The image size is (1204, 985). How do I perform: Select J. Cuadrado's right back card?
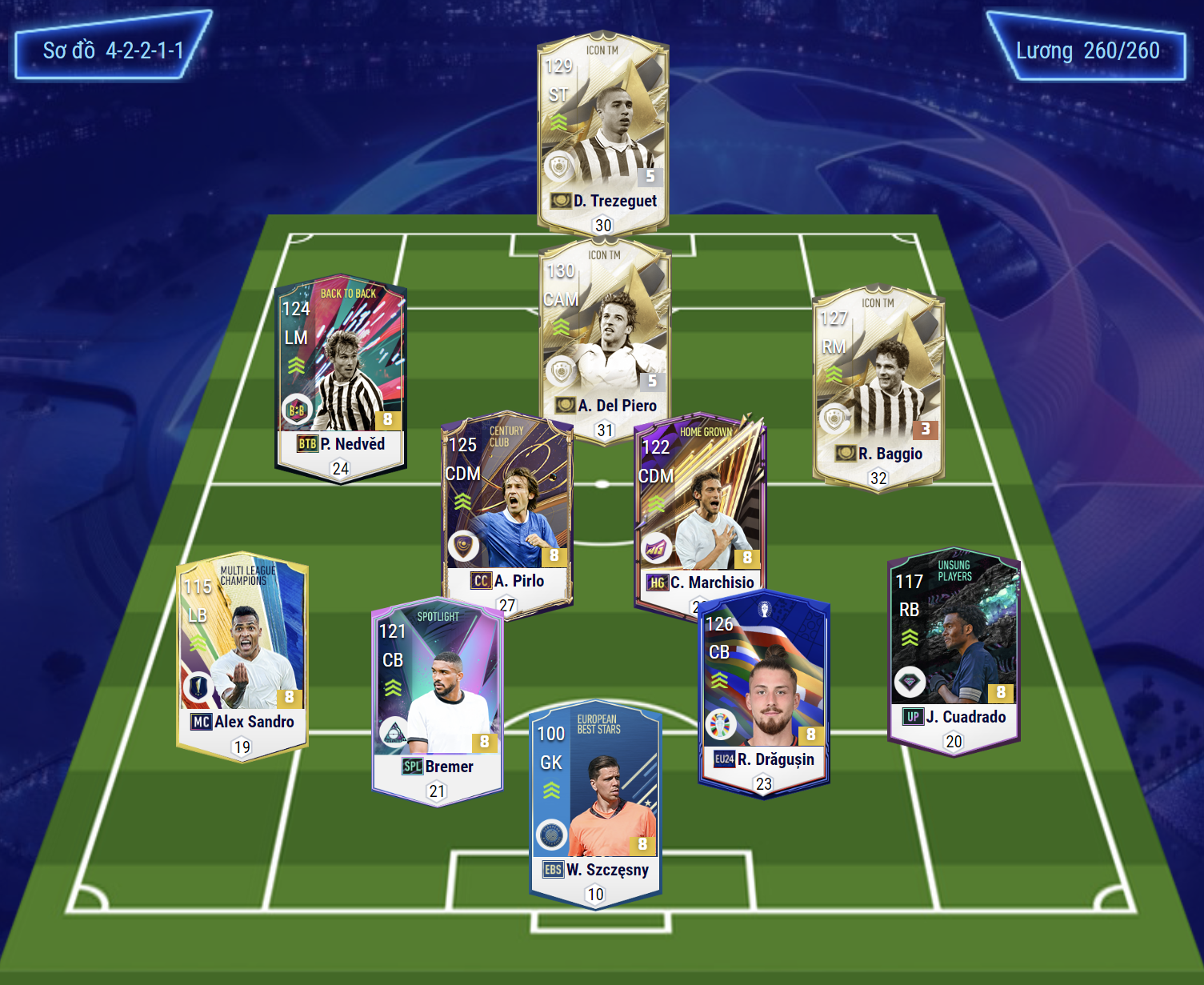point(954,648)
